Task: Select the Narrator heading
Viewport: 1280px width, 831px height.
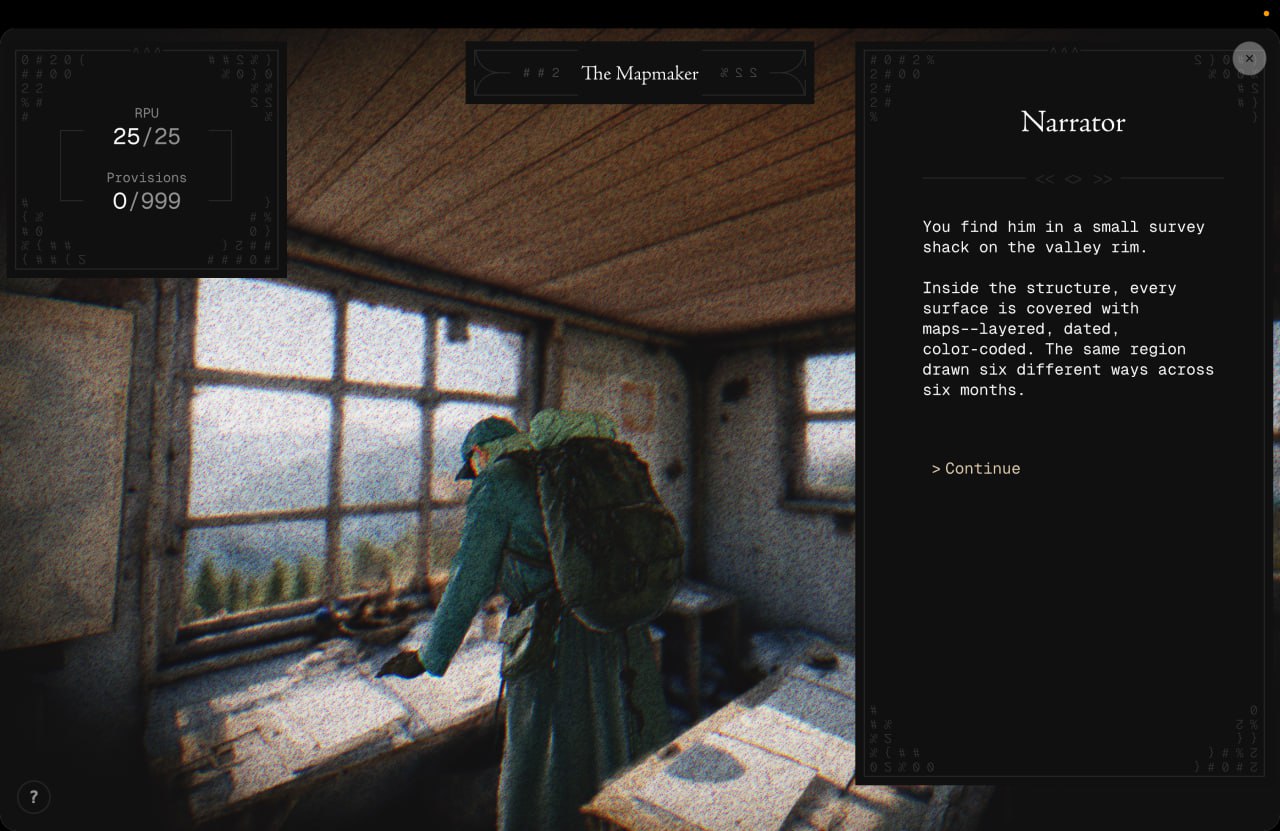Action: (x=1072, y=122)
